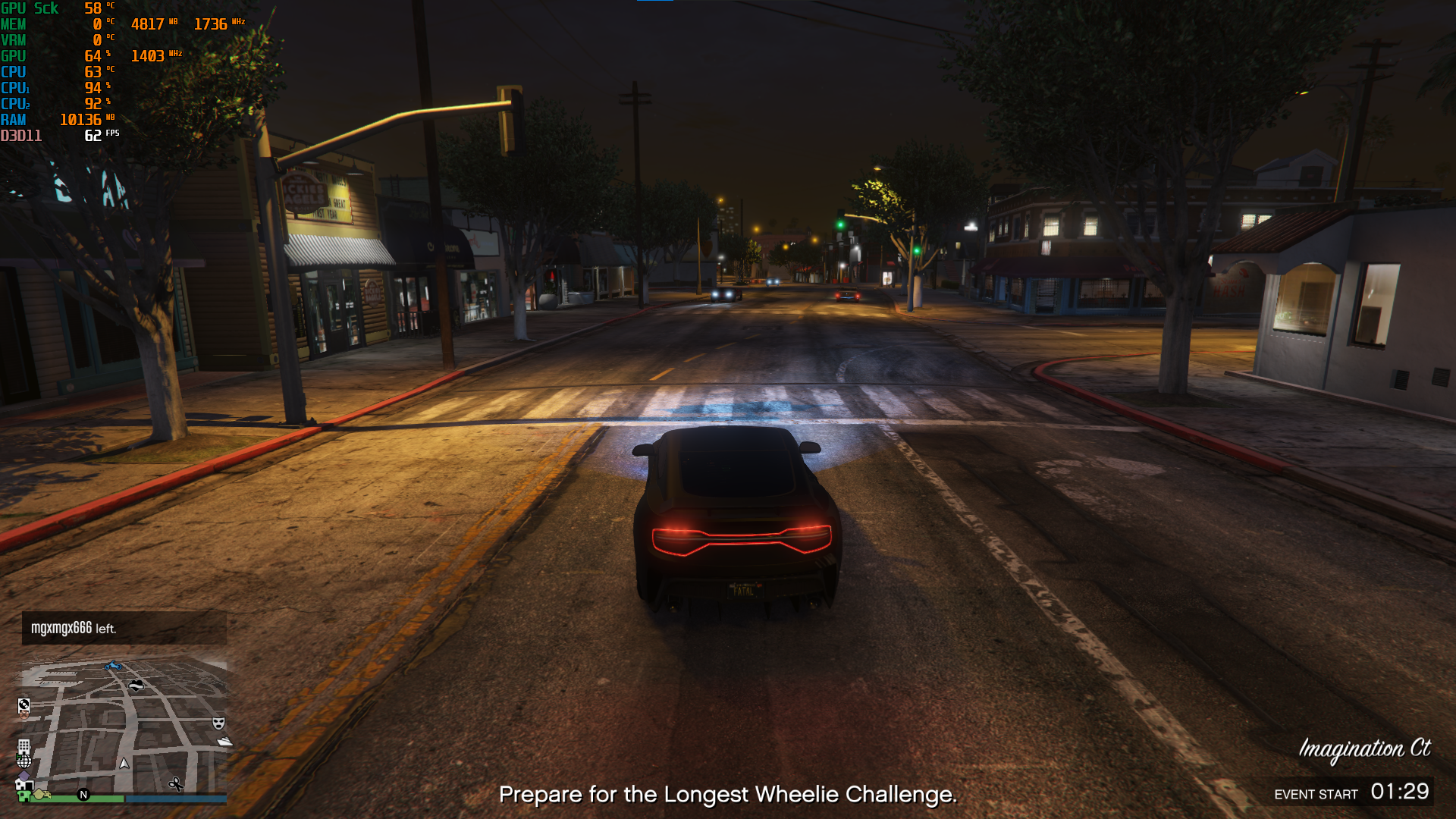This screenshot has width=1456, height=819.
Task: Select the yacht blip on the minimap
Action: 225,742
